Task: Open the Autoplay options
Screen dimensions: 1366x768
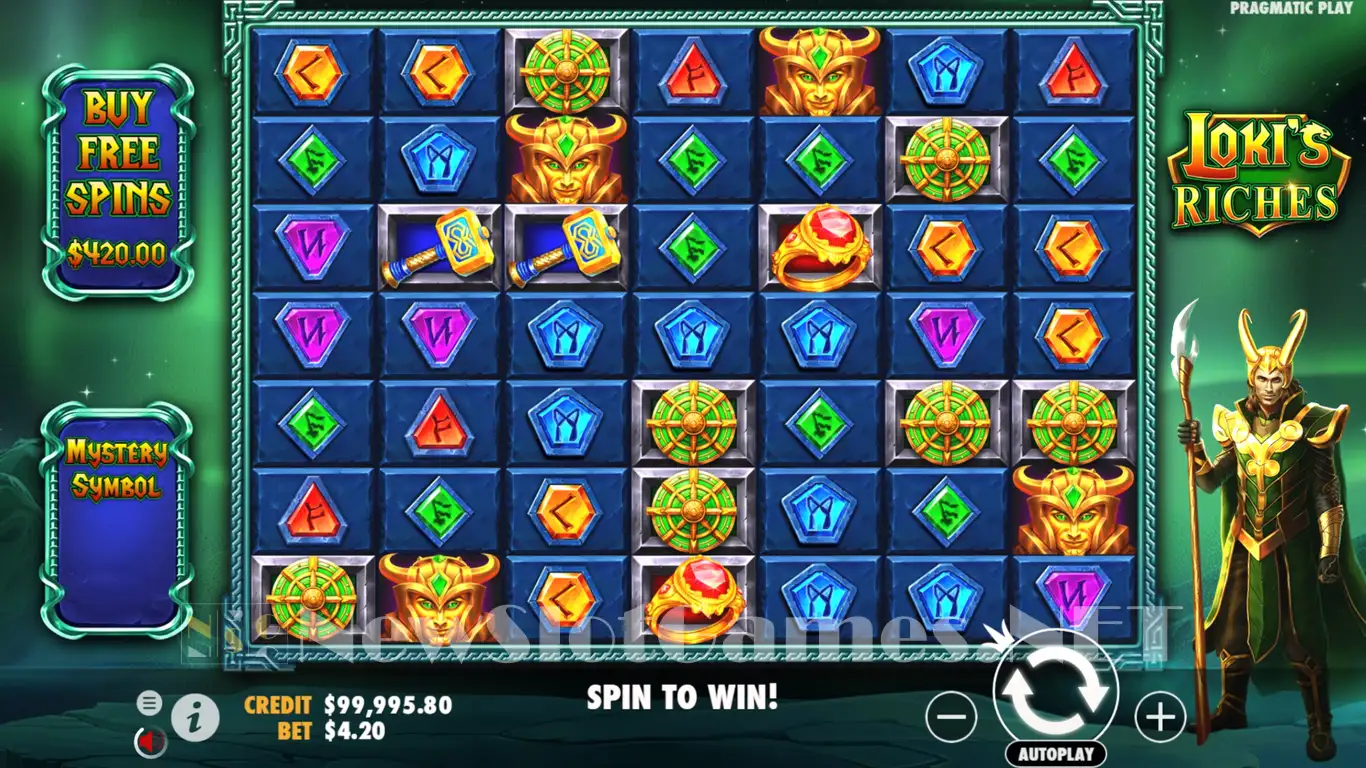Action: coord(1055,753)
